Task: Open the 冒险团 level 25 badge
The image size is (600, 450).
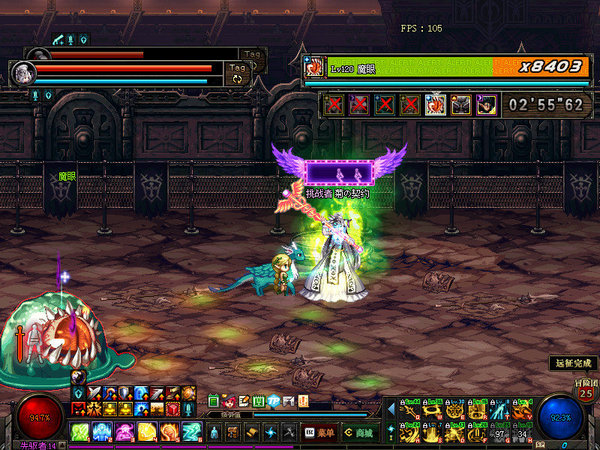Action: coord(585,387)
